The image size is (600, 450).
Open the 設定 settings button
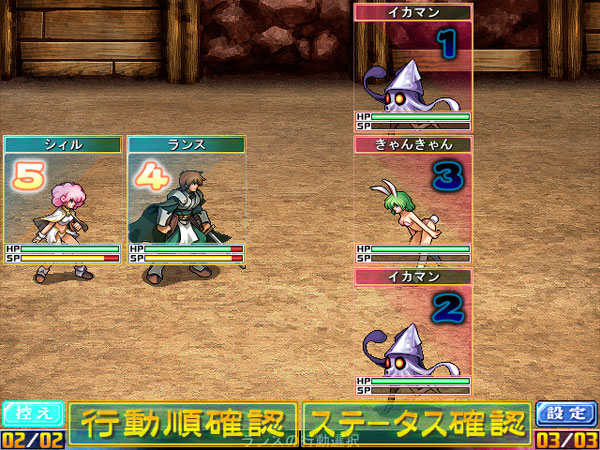click(566, 413)
